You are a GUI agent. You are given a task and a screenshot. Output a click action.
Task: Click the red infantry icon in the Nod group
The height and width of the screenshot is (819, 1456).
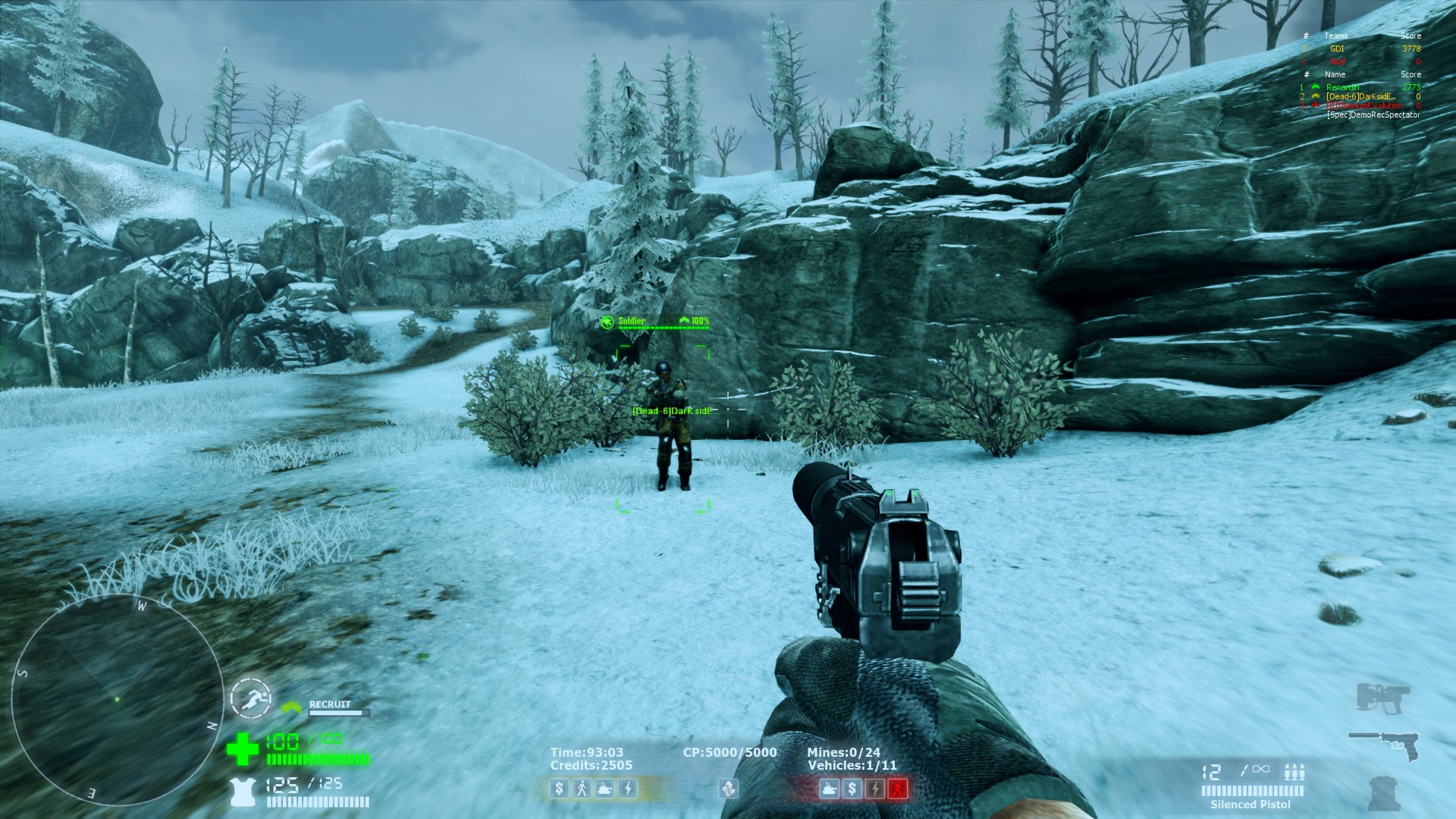pos(898,789)
